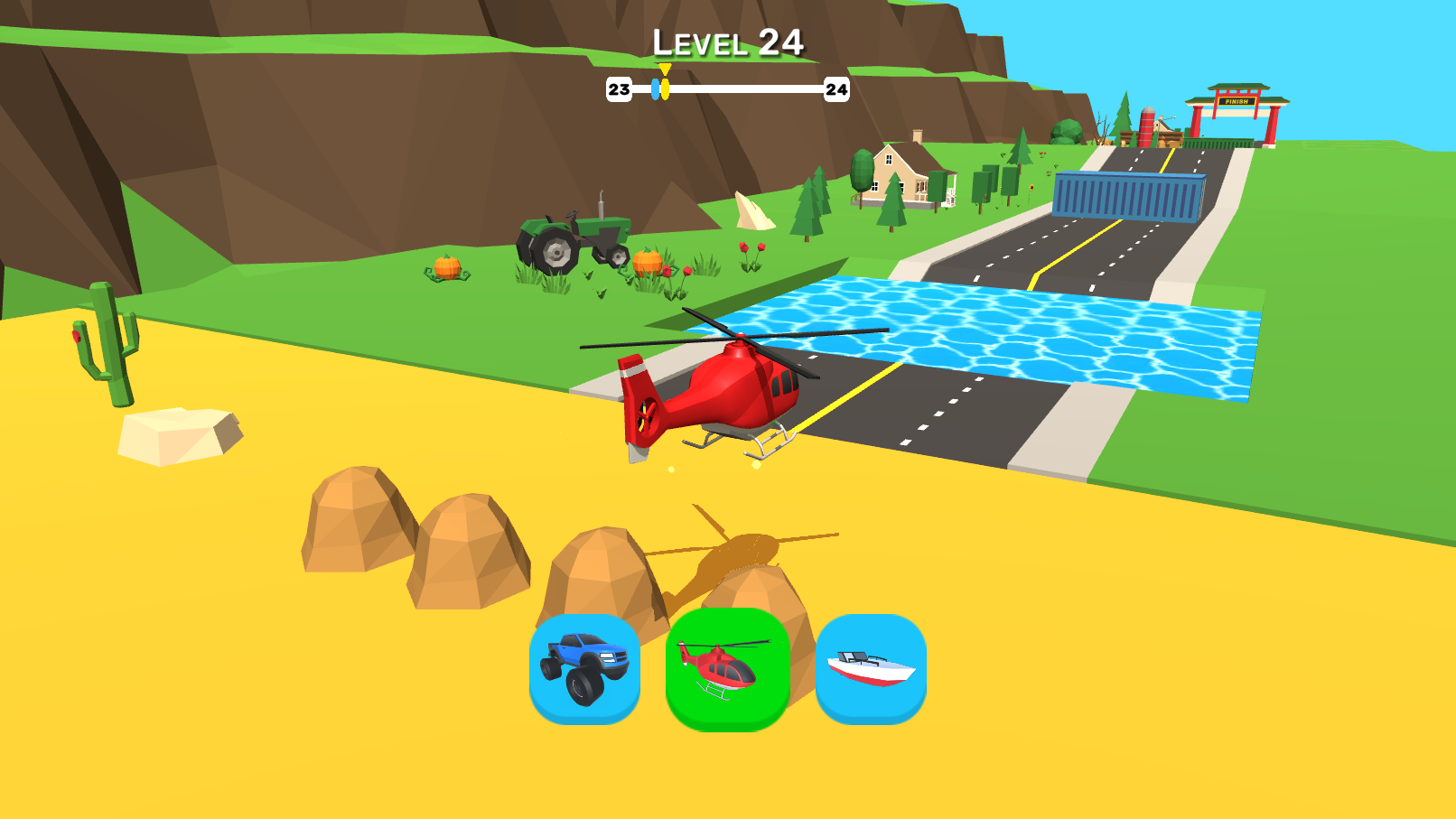This screenshot has height=819, width=1456.
Task: Tap the blue truck on its wheels
Action: pyautogui.click(x=583, y=691)
